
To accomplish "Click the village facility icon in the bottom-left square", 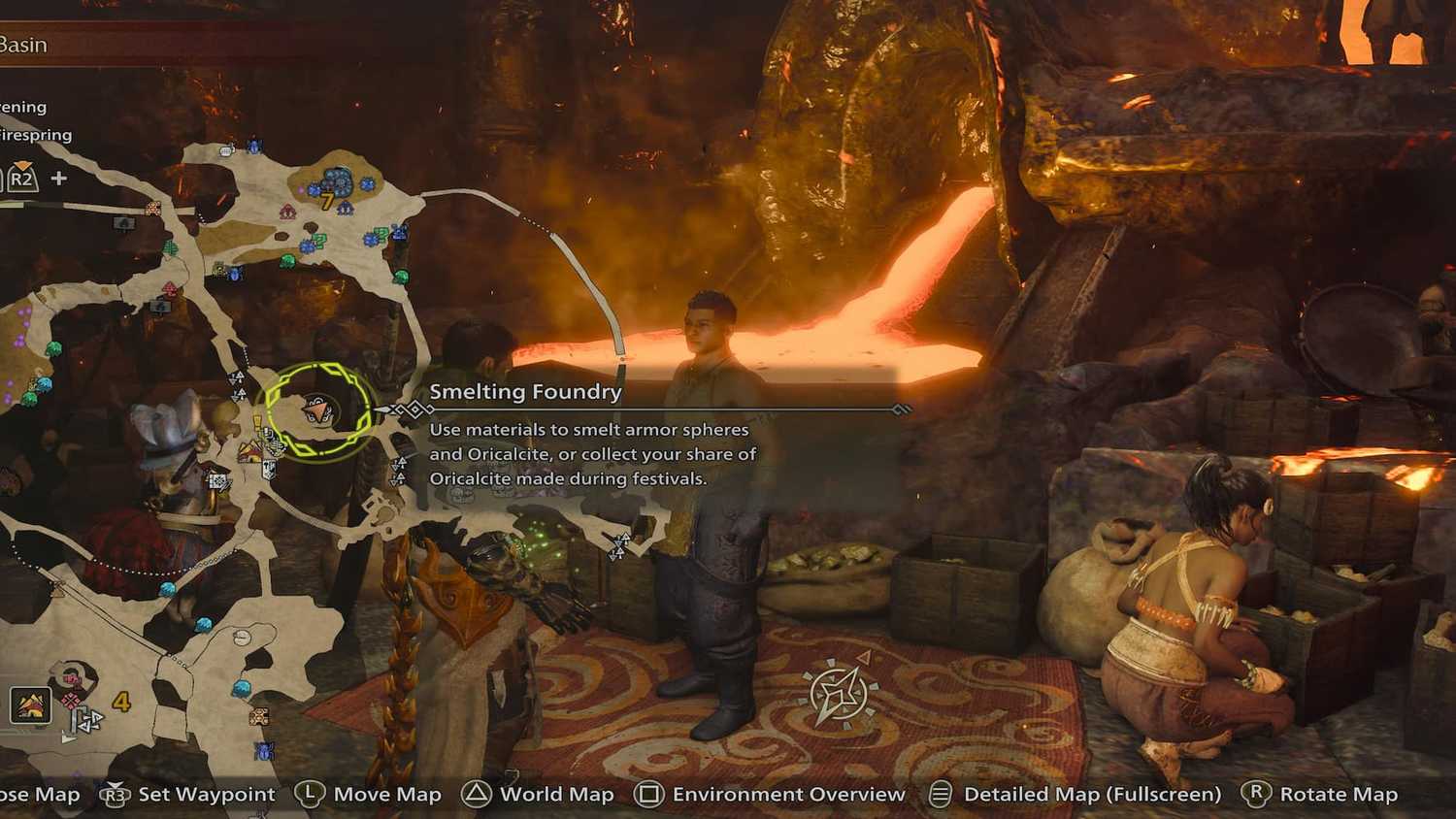I will coord(29,706).
